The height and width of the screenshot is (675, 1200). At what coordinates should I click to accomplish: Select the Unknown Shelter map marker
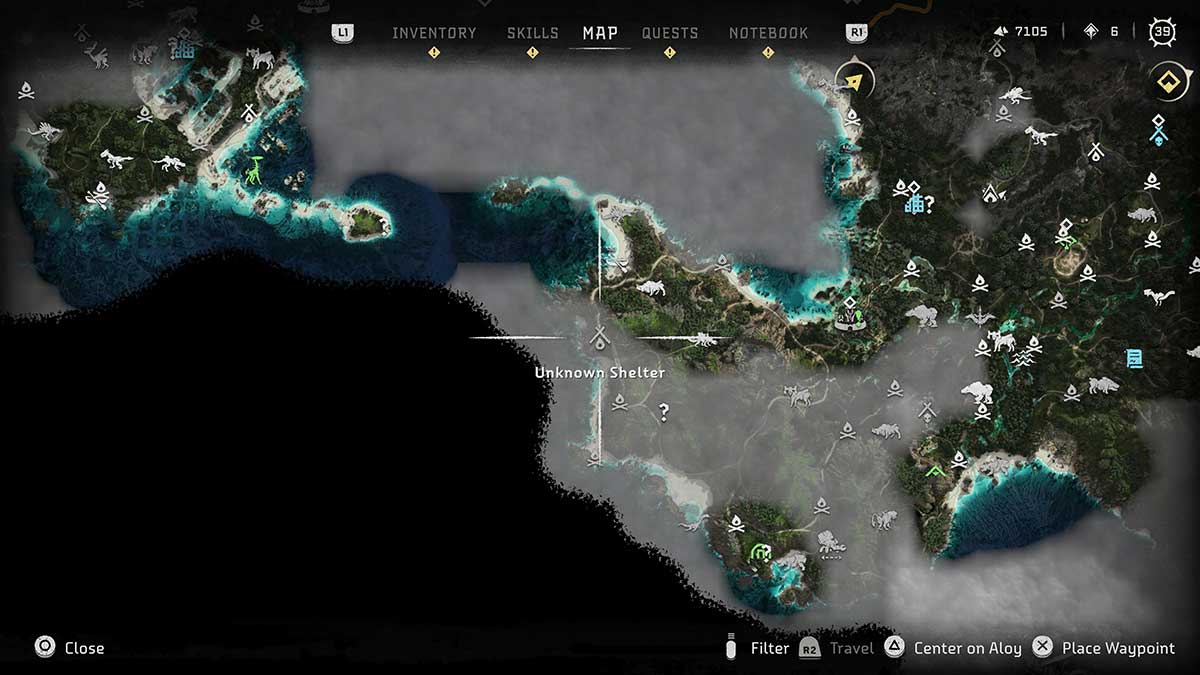coord(600,338)
